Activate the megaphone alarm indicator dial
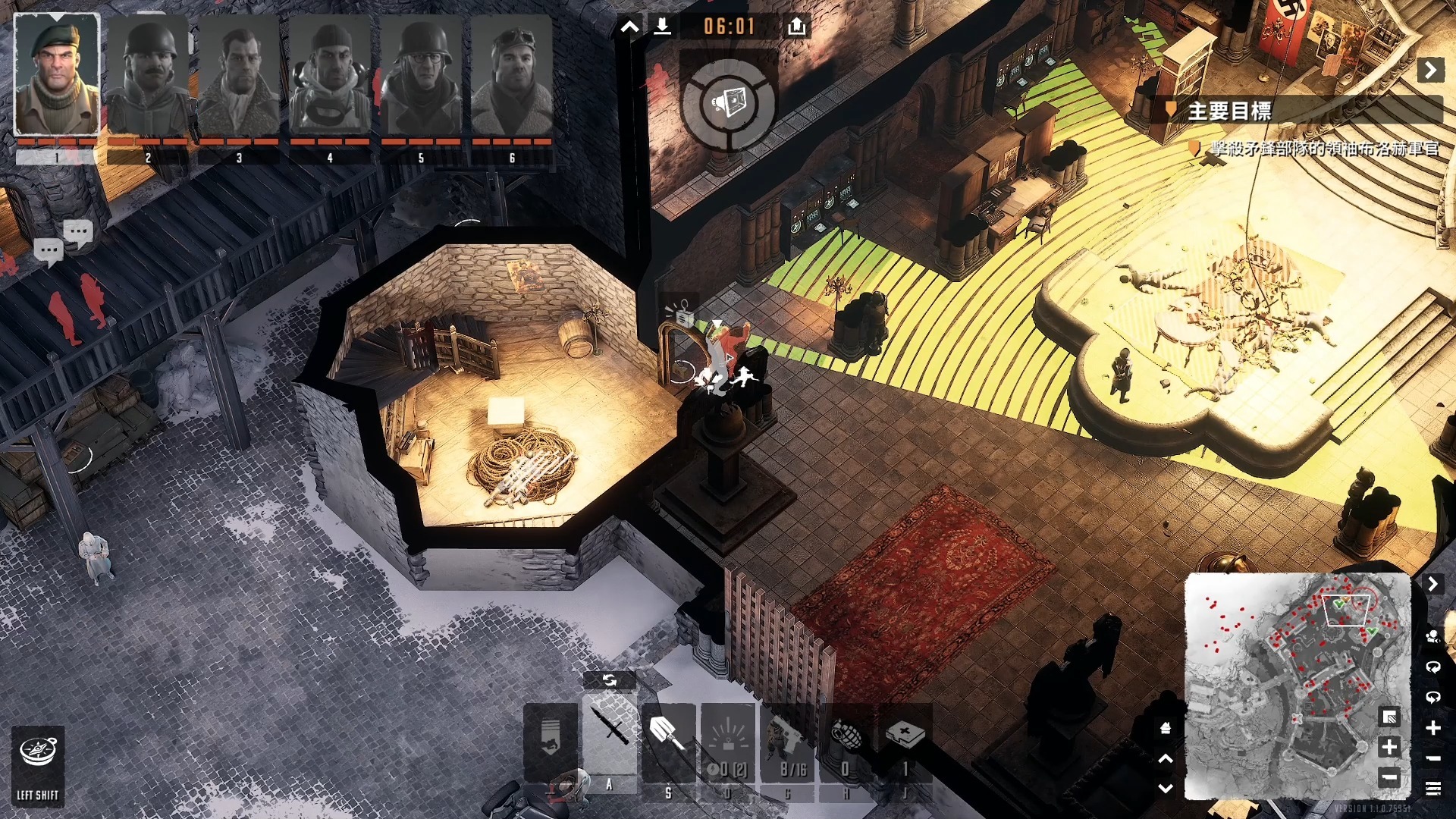This screenshot has height=819, width=1456. 728,102
